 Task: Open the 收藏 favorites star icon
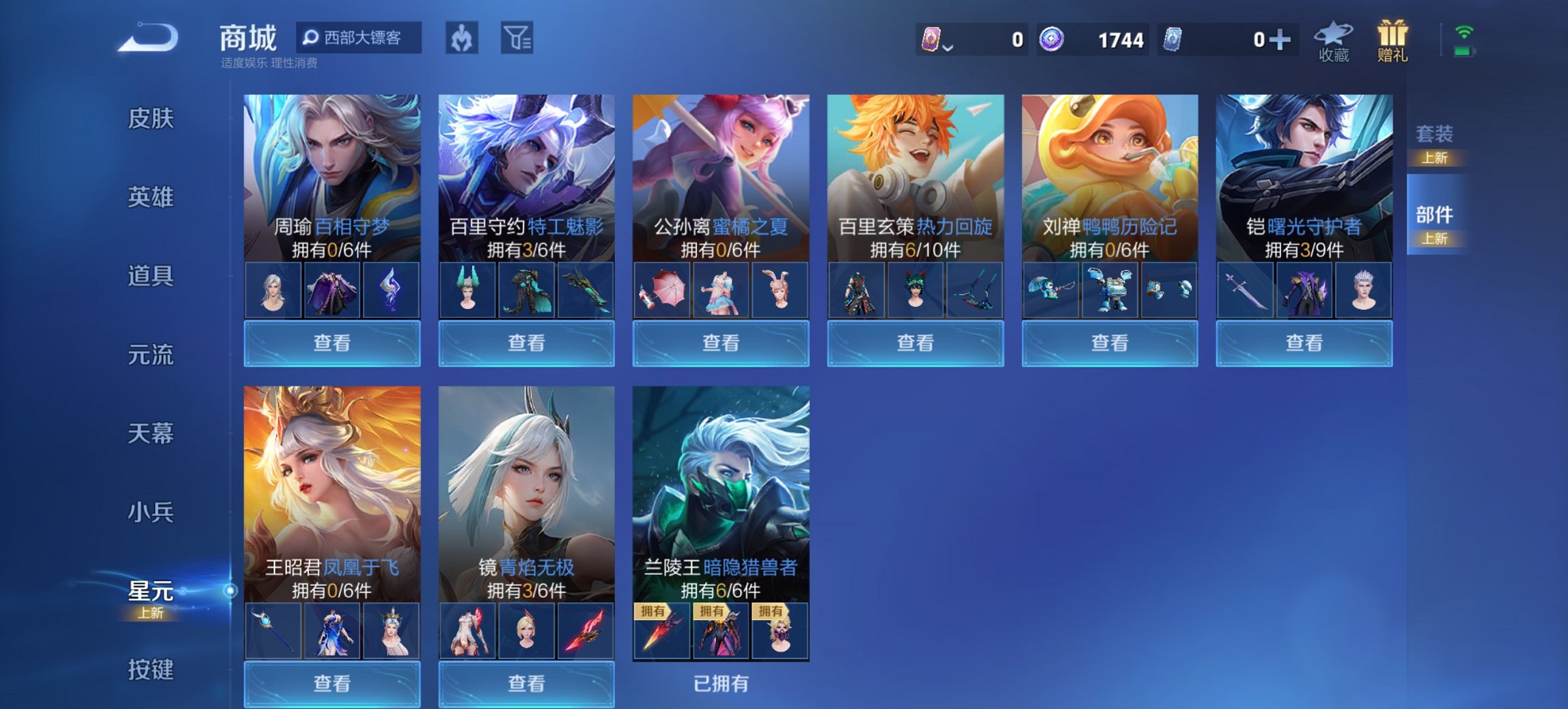click(1333, 38)
